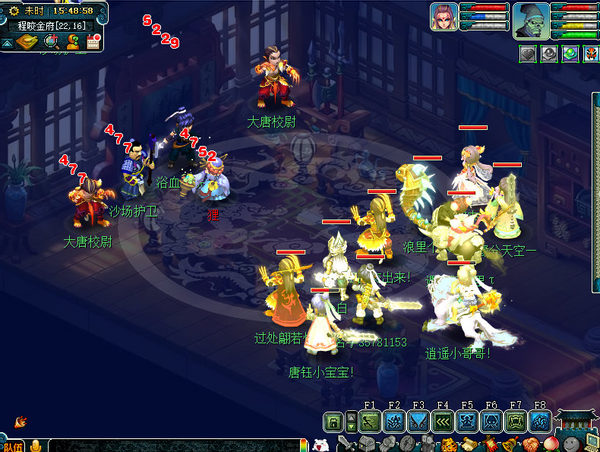This screenshot has width=600, height=452.
Task: Select the player character portrait
Action: (444, 17)
